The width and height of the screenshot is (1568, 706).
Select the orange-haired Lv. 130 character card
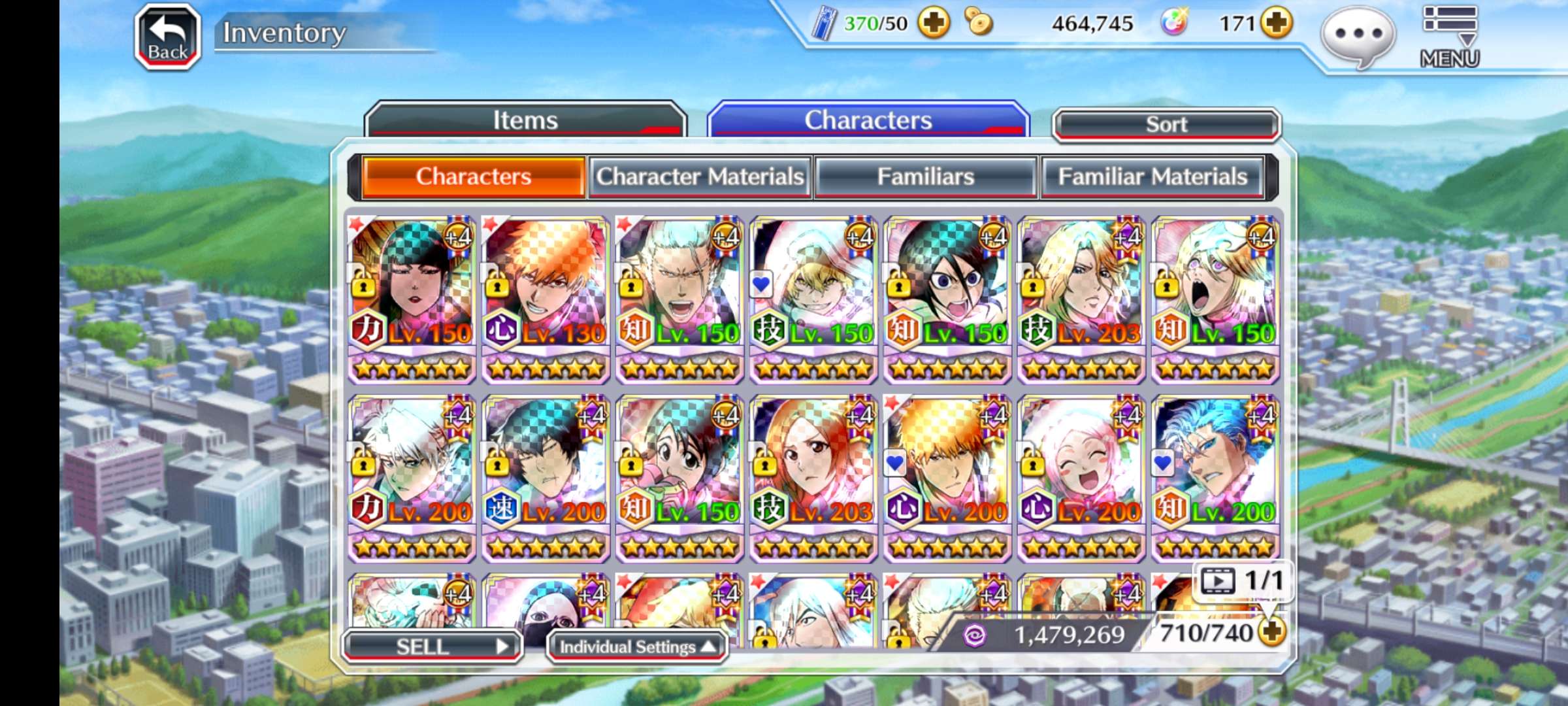point(546,299)
